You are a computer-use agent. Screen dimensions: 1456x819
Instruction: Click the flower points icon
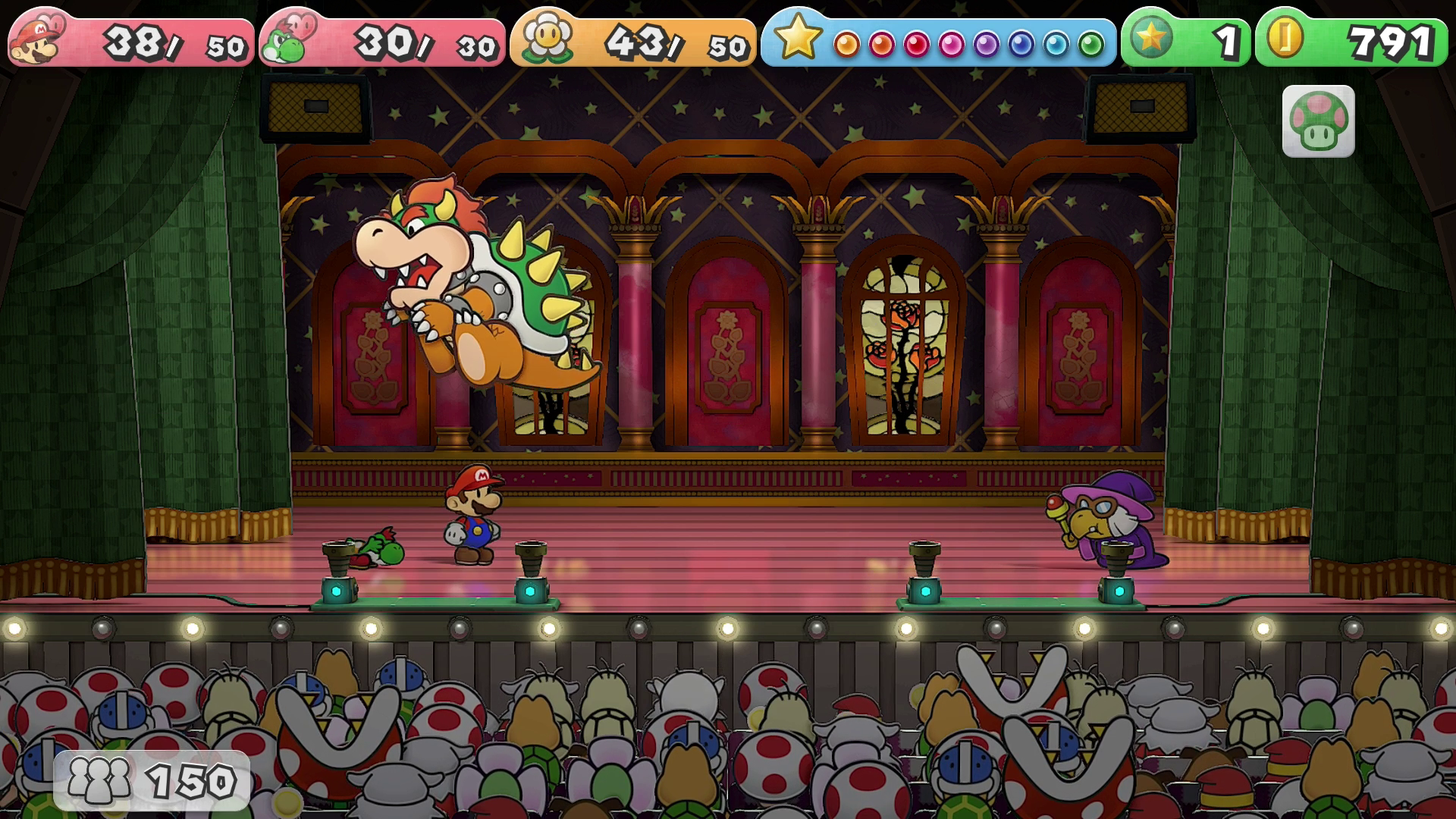pyautogui.click(x=544, y=40)
